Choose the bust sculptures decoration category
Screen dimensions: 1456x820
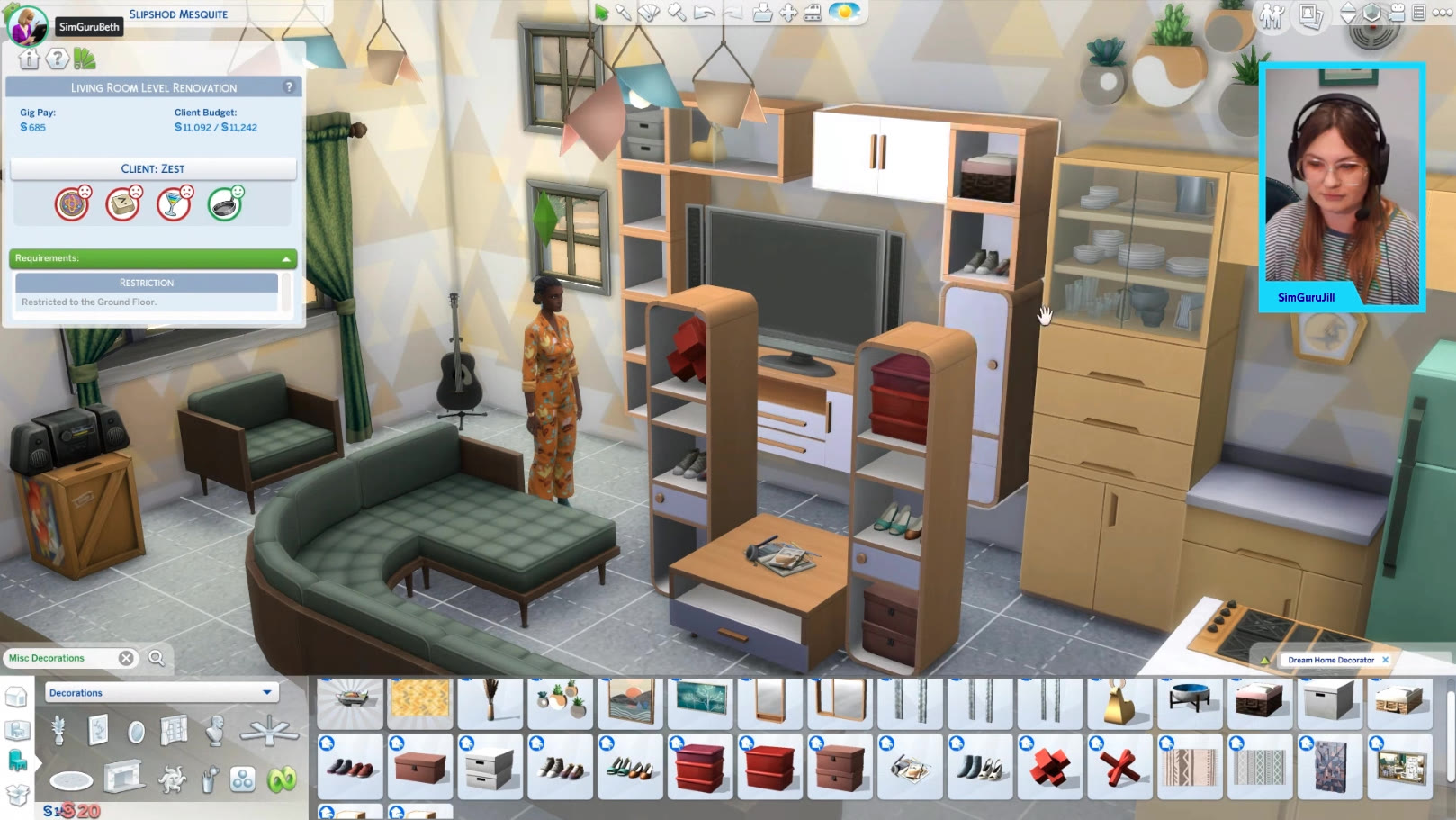click(215, 731)
